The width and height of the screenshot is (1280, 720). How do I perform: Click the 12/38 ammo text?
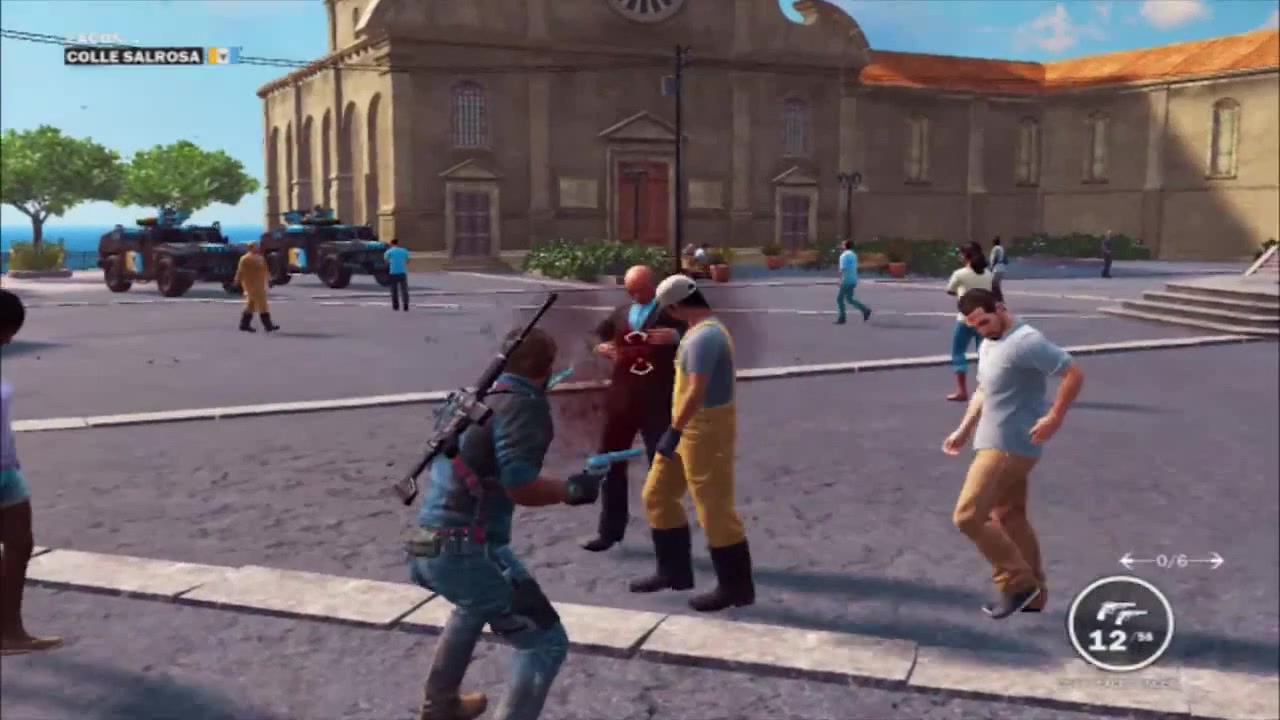pos(1120,640)
